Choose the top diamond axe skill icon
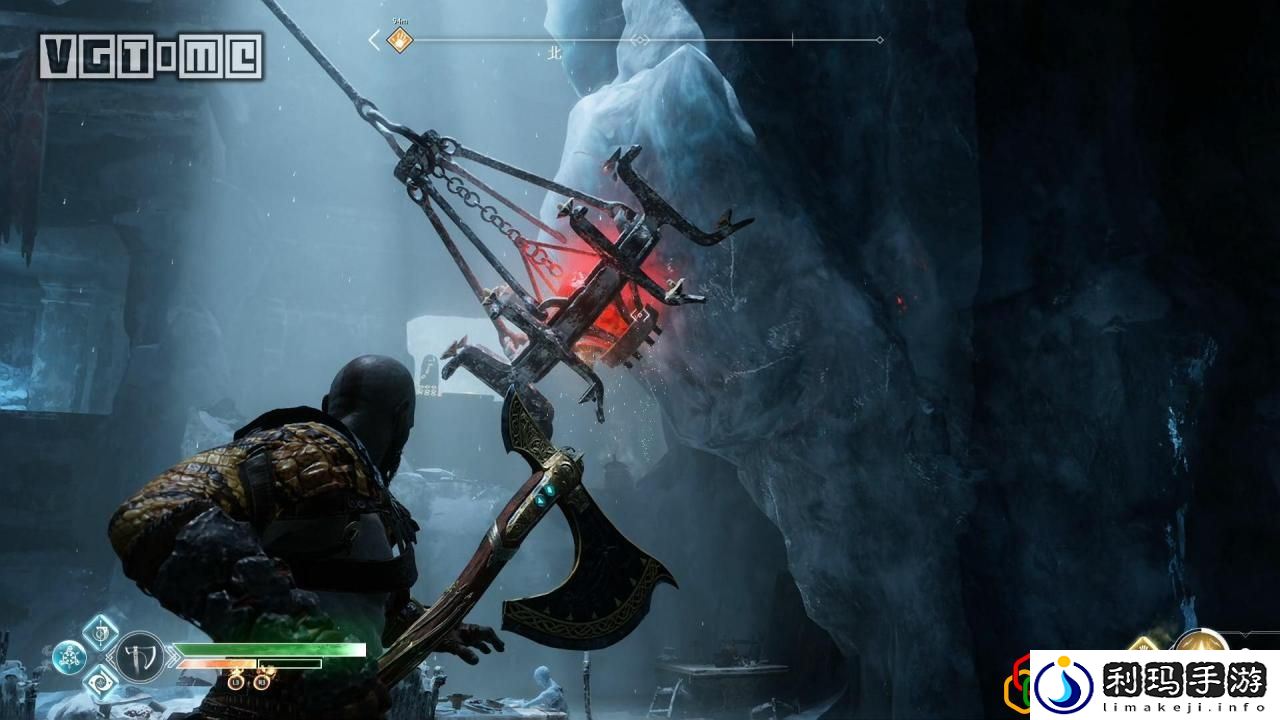 click(100, 632)
